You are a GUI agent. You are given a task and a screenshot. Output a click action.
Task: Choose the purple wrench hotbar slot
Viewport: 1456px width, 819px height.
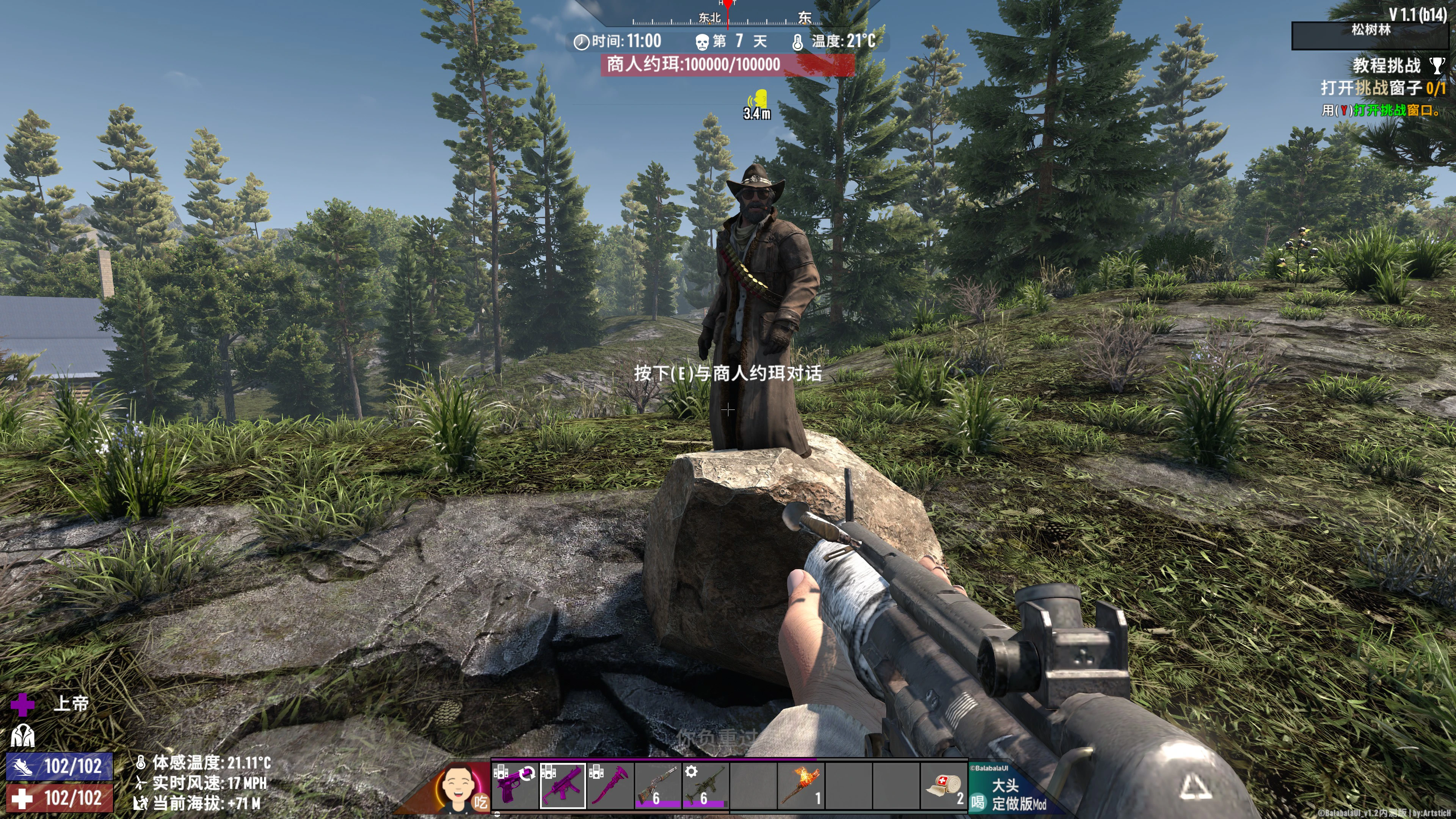click(610, 786)
